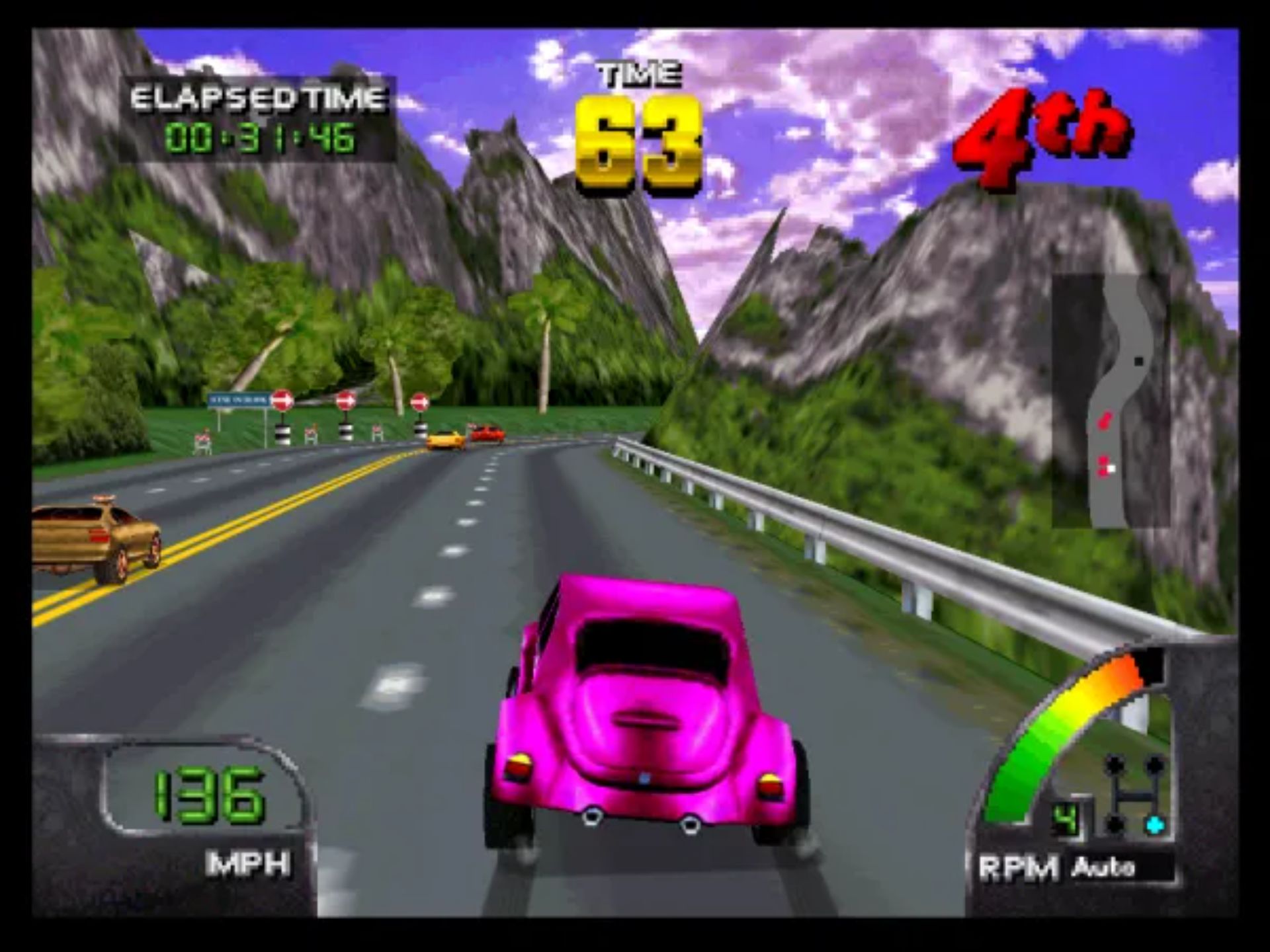
Task: Click the red 4th place indicator
Action: pyautogui.click(x=1038, y=136)
